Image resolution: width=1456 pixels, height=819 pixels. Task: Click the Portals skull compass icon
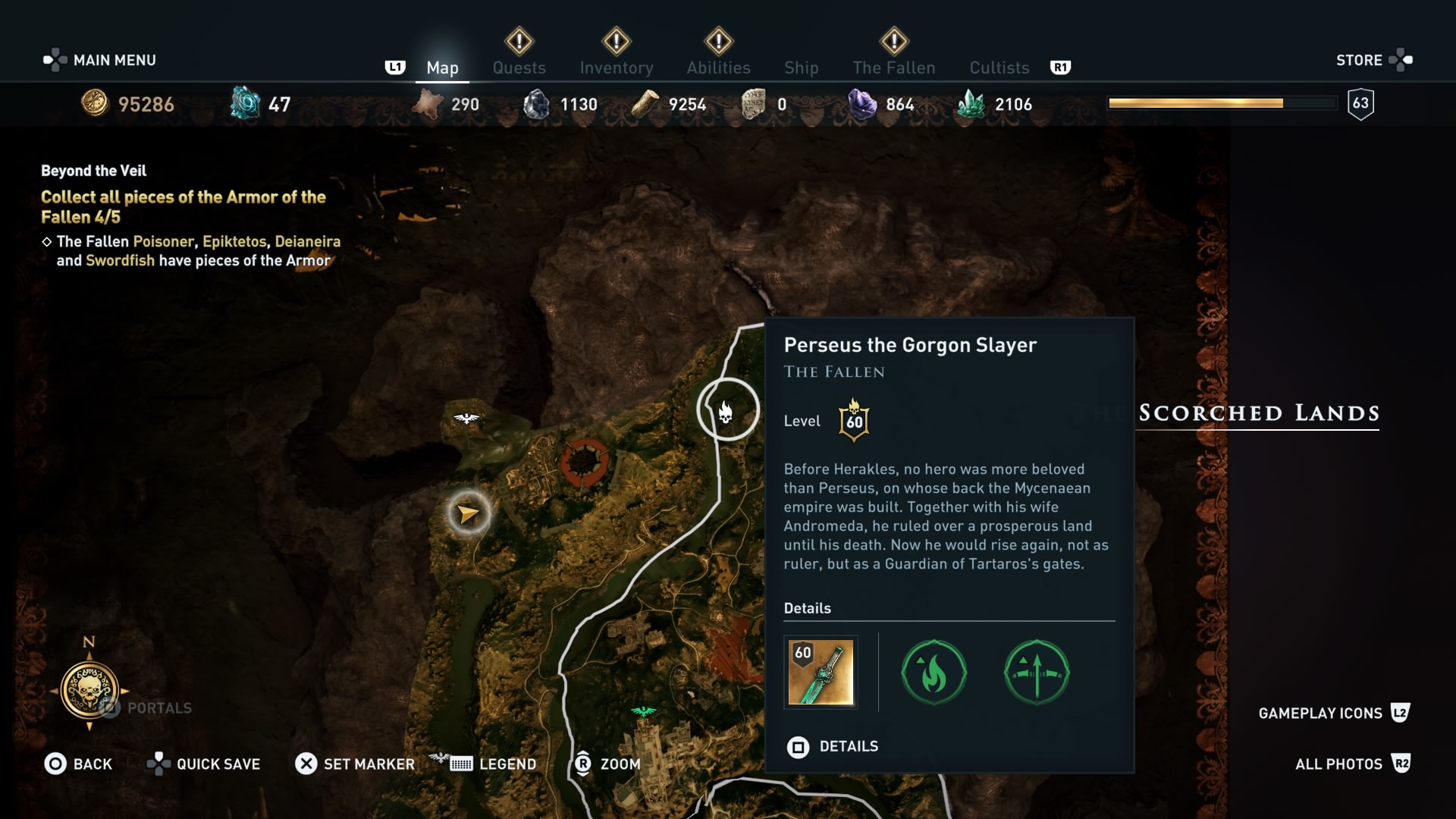91,691
